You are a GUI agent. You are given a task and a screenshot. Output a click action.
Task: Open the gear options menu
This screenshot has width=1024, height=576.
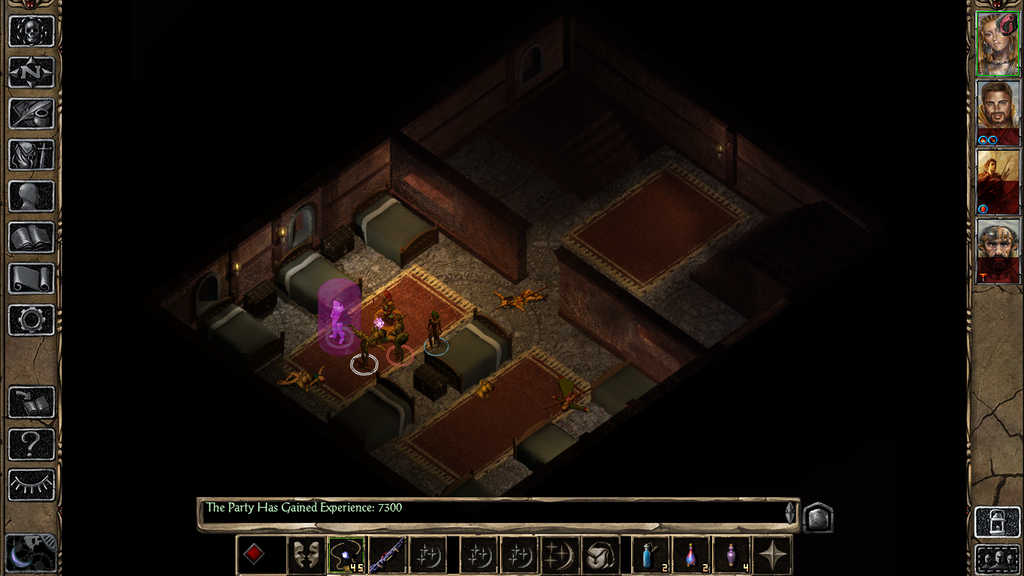coord(31,320)
